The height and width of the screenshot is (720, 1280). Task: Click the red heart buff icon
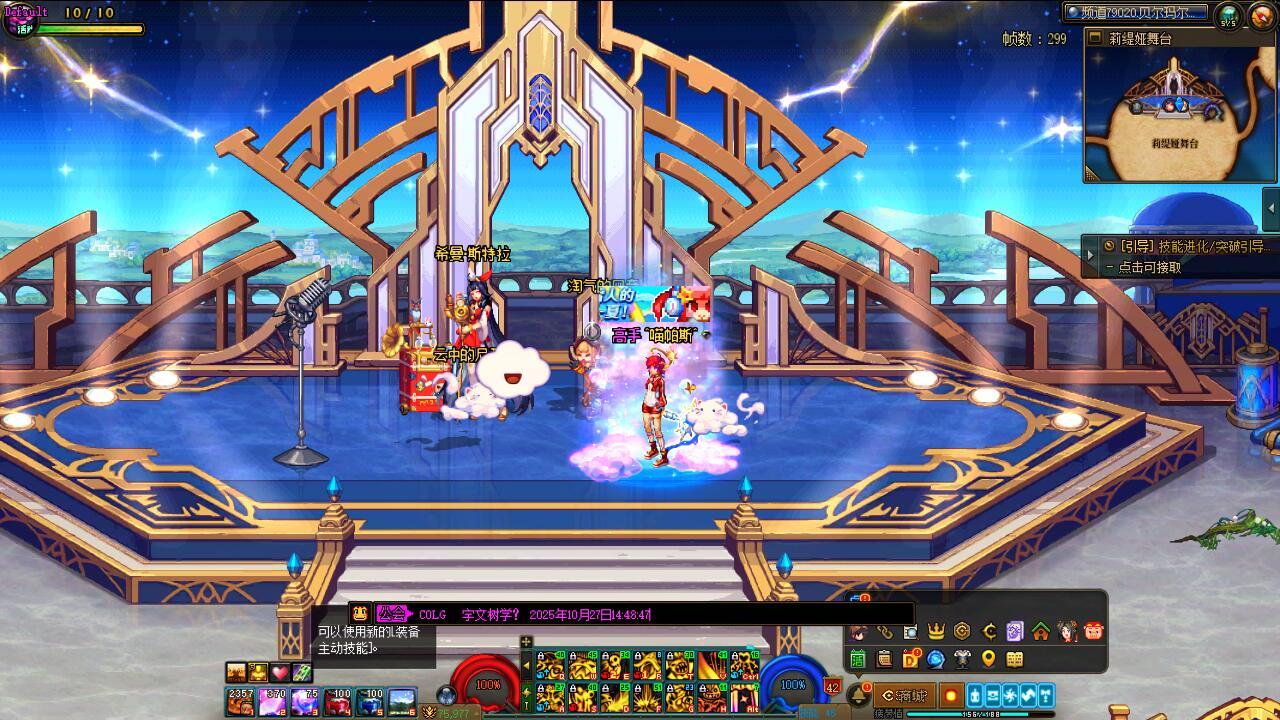(280, 672)
